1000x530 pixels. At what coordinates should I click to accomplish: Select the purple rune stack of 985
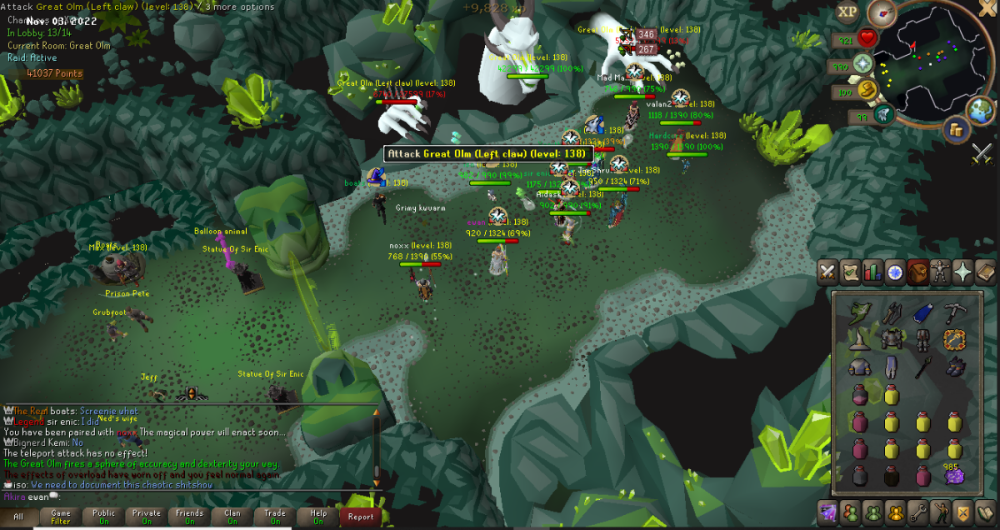(955, 475)
